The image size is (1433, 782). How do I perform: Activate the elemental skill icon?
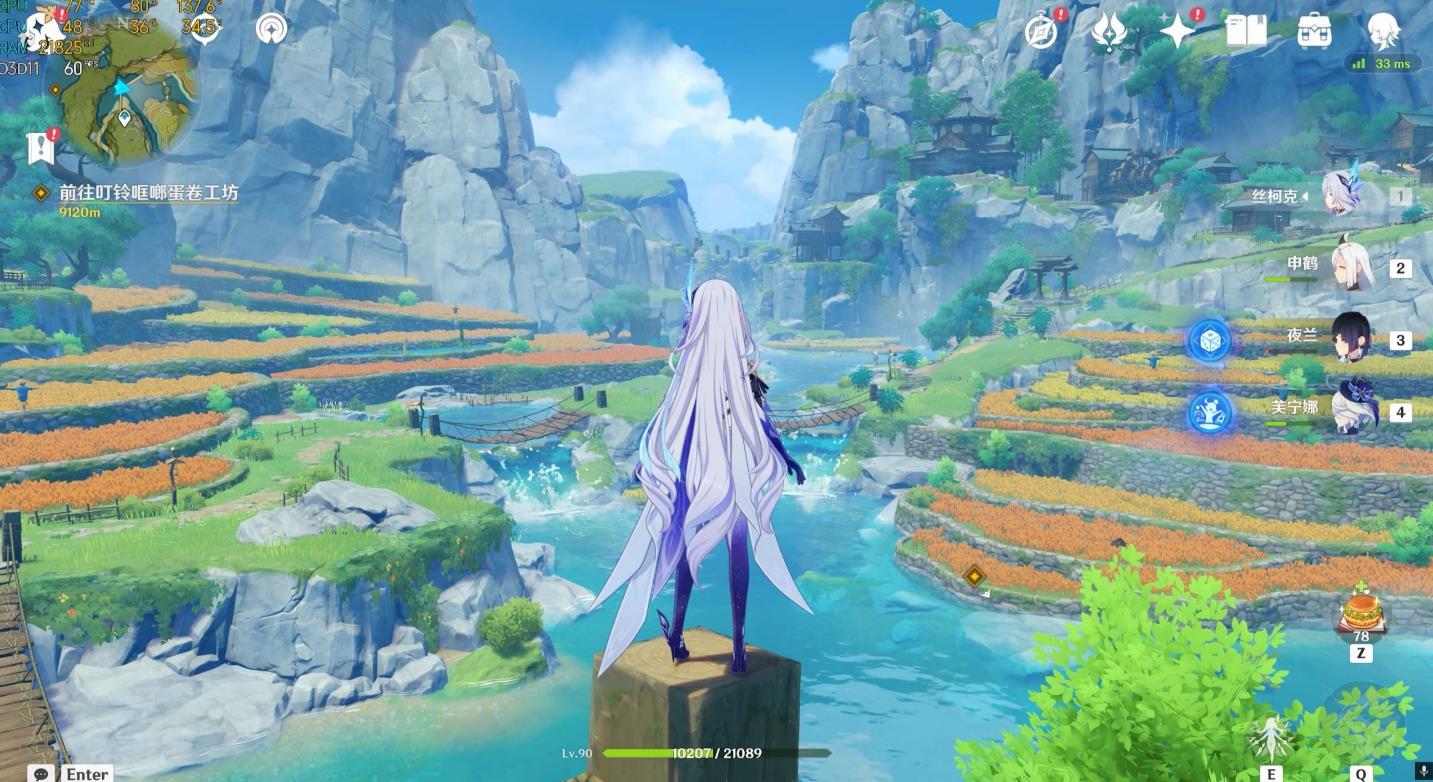coord(1271,738)
